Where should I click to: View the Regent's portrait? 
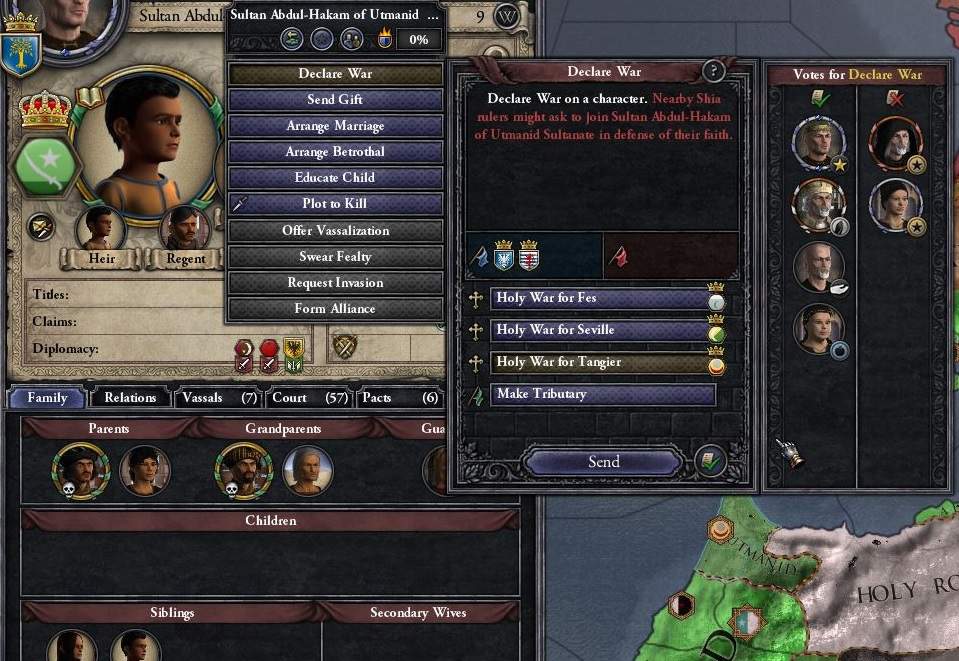[186, 230]
